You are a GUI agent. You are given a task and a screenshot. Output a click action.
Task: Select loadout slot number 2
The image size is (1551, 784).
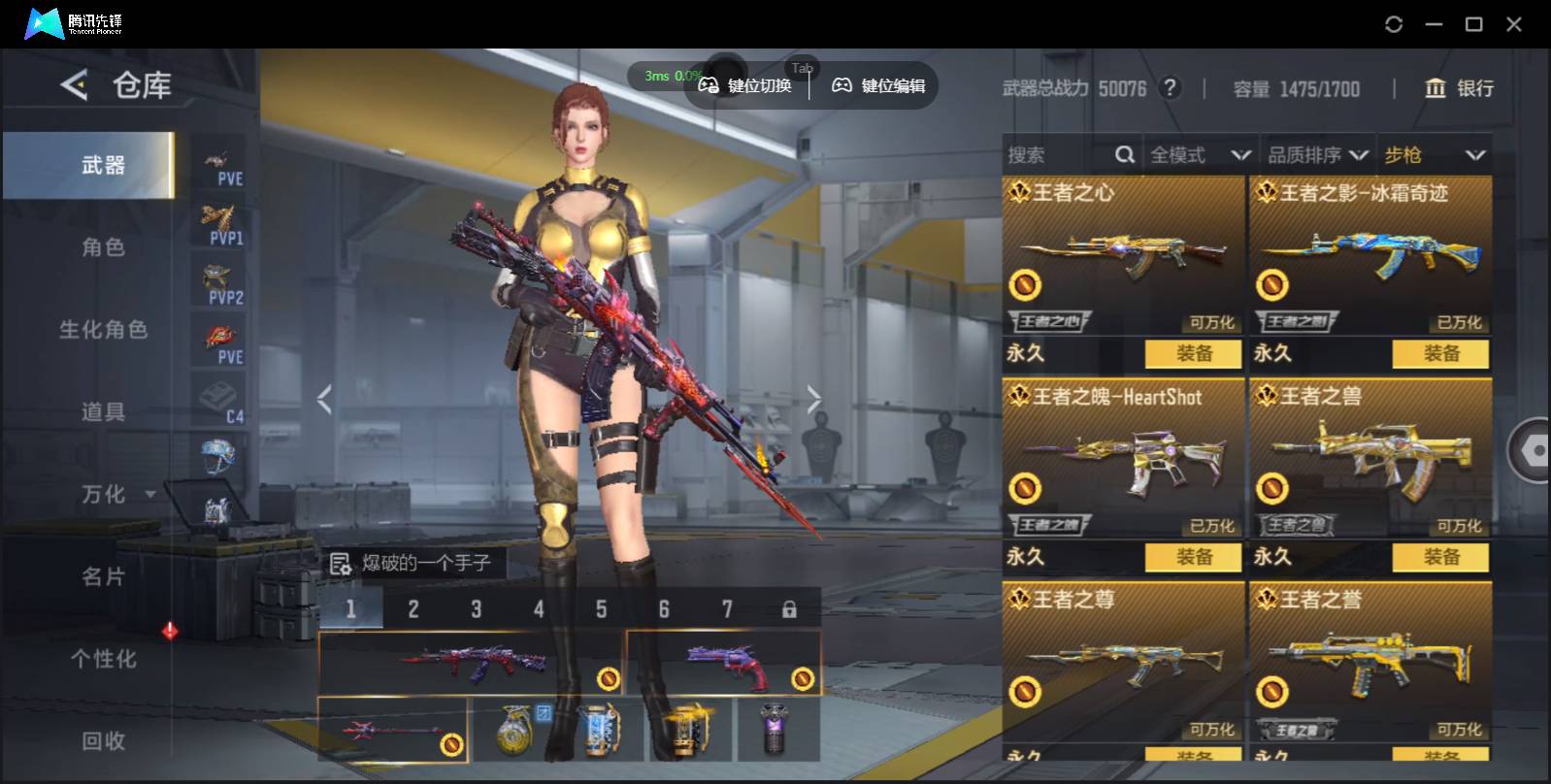(x=413, y=609)
